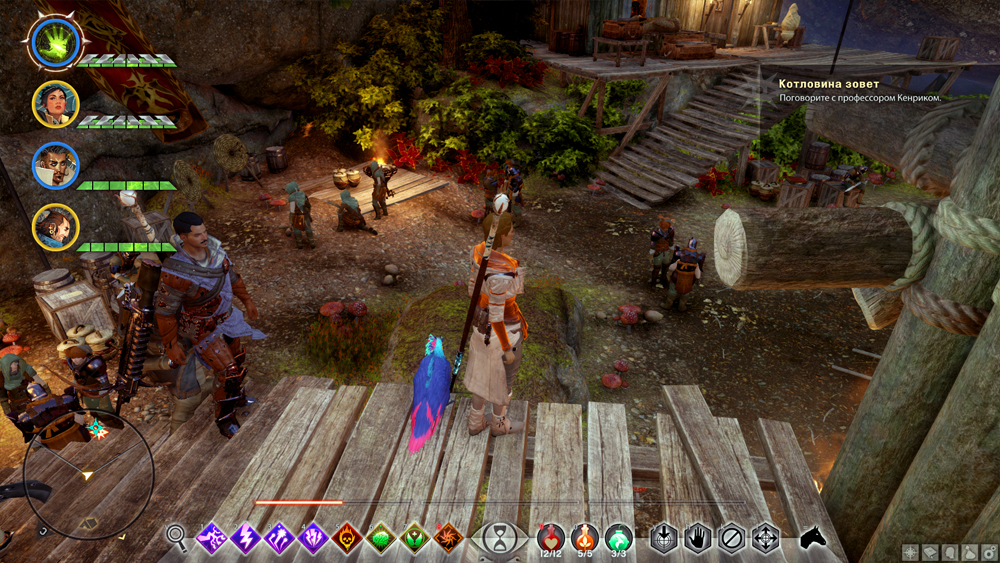Click the magnifying glass search icon
The height and width of the screenshot is (563, 1000).
click(177, 538)
